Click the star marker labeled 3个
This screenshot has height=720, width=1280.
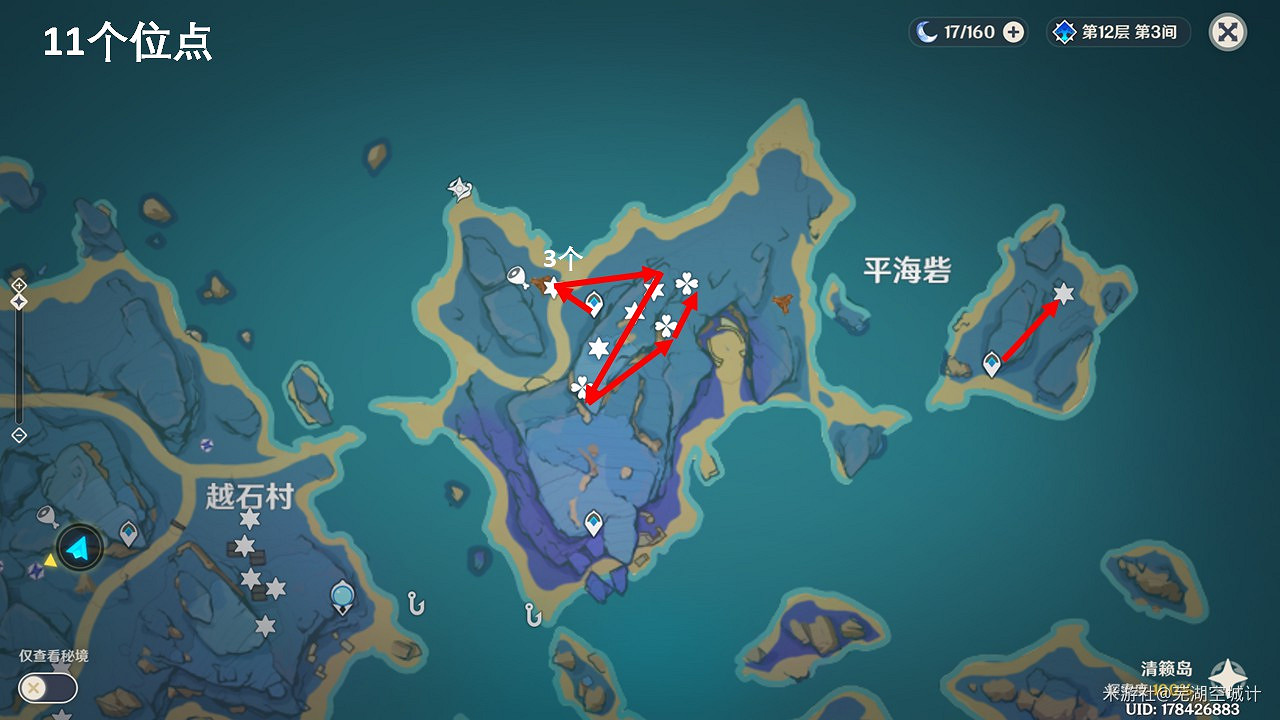click(551, 287)
